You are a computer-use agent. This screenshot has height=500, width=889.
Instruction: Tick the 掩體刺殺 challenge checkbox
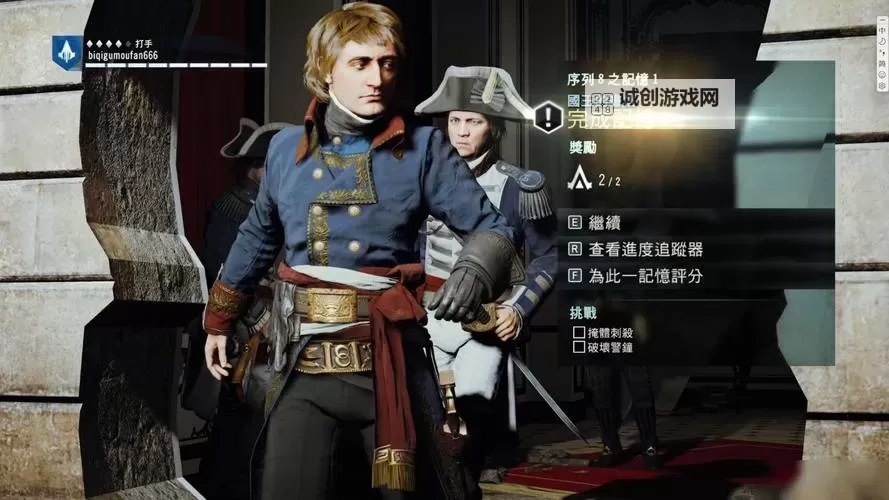coord(579,331)
